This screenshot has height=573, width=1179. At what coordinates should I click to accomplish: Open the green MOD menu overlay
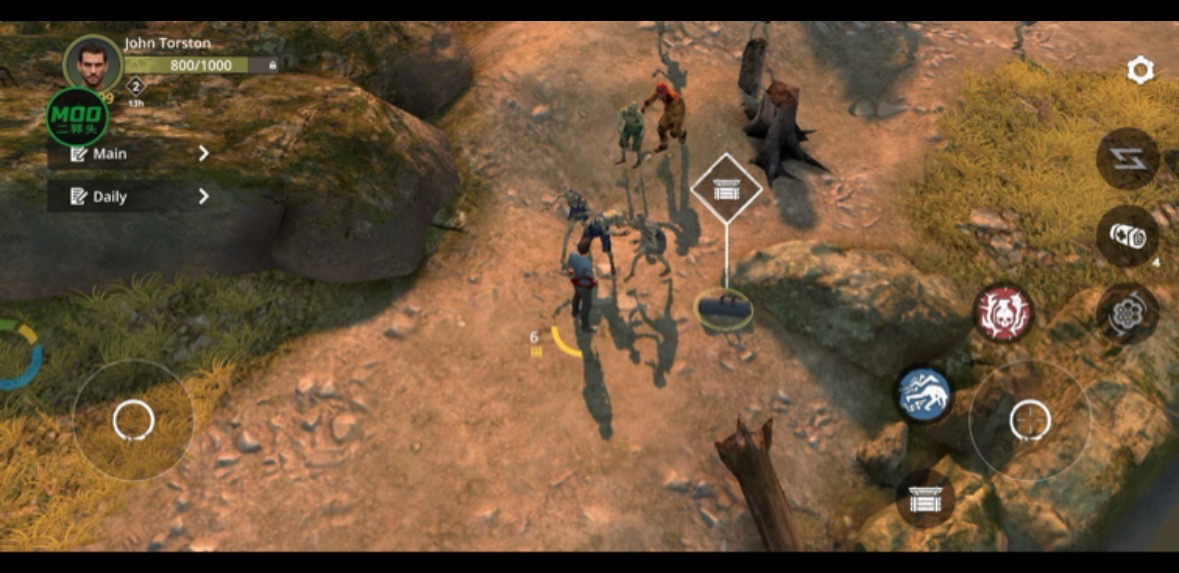click(x=77, y=117)
